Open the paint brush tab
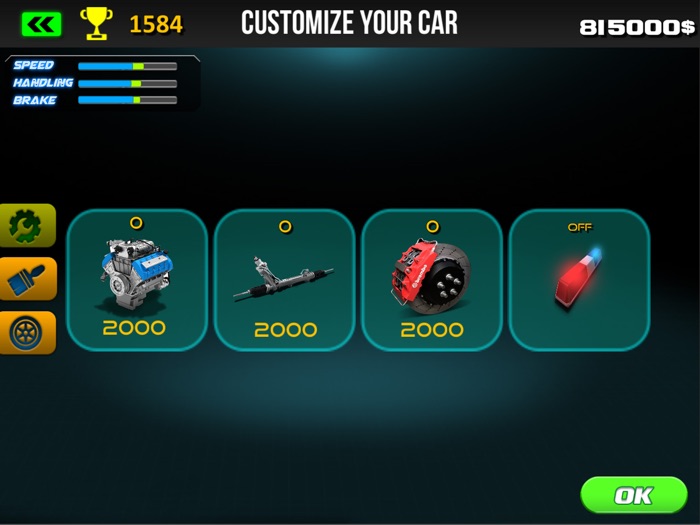 [27, 279]
